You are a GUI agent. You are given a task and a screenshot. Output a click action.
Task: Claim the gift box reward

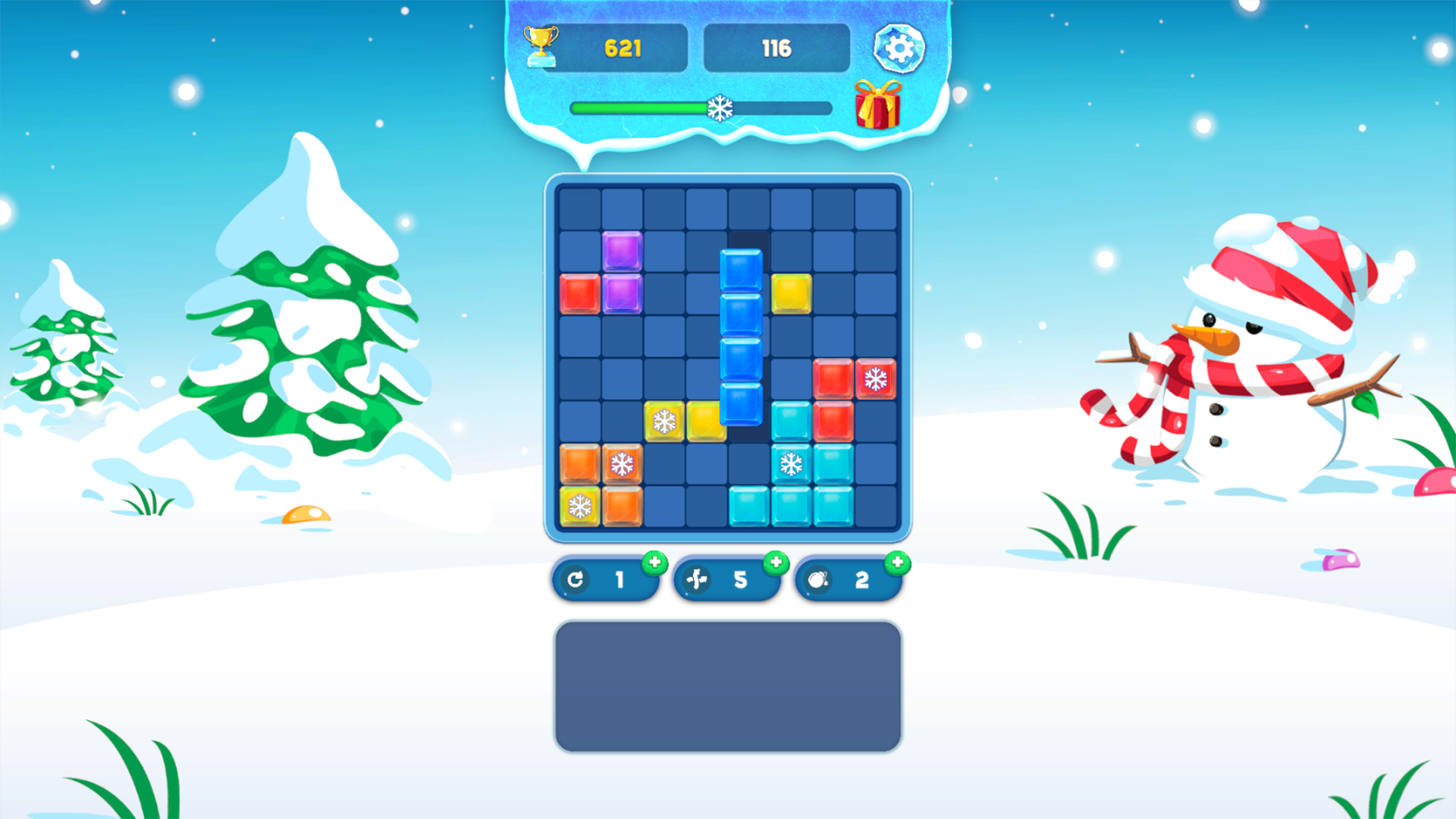(877, 106)
